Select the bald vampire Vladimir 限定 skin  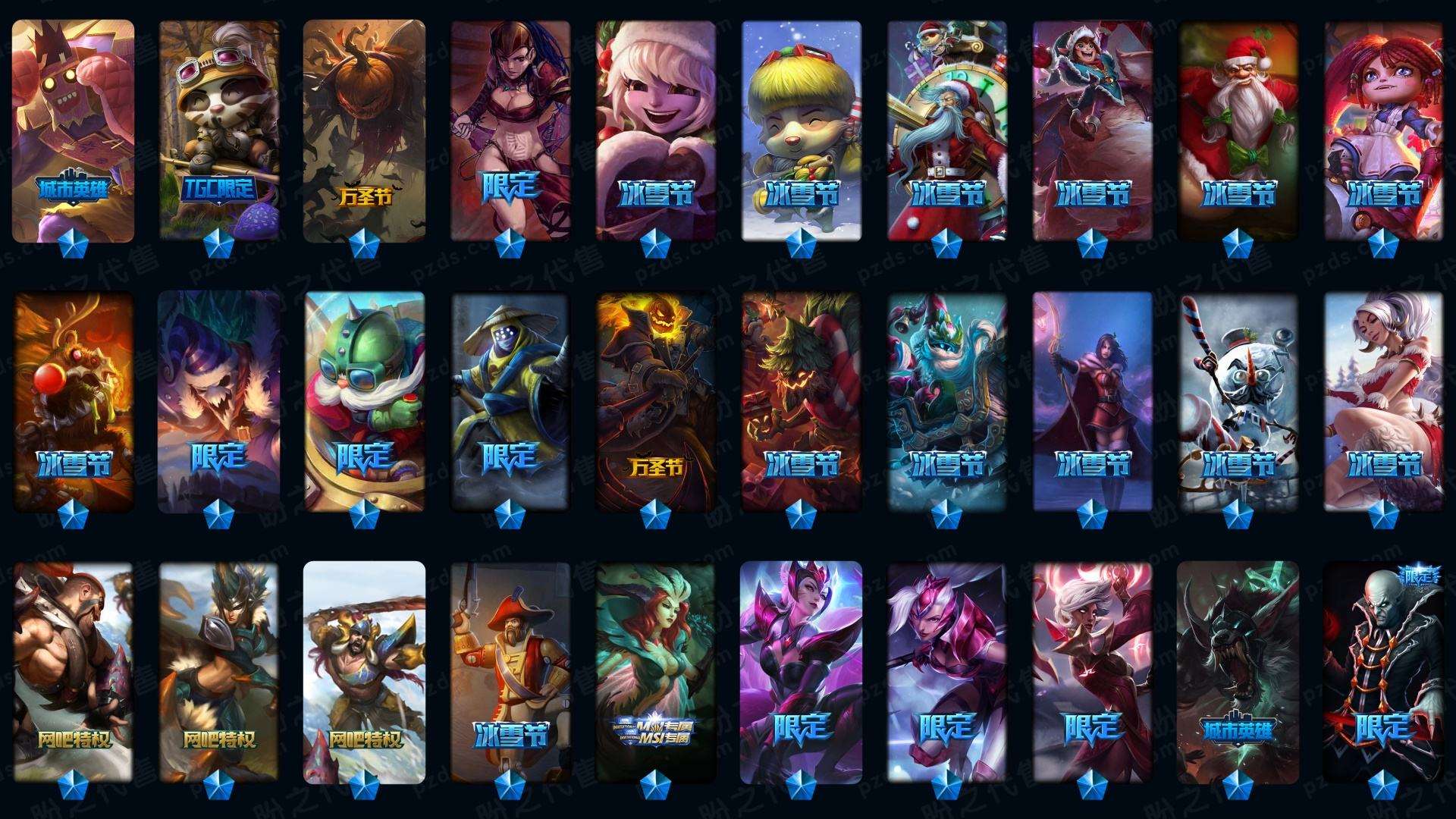[1384, 671]
